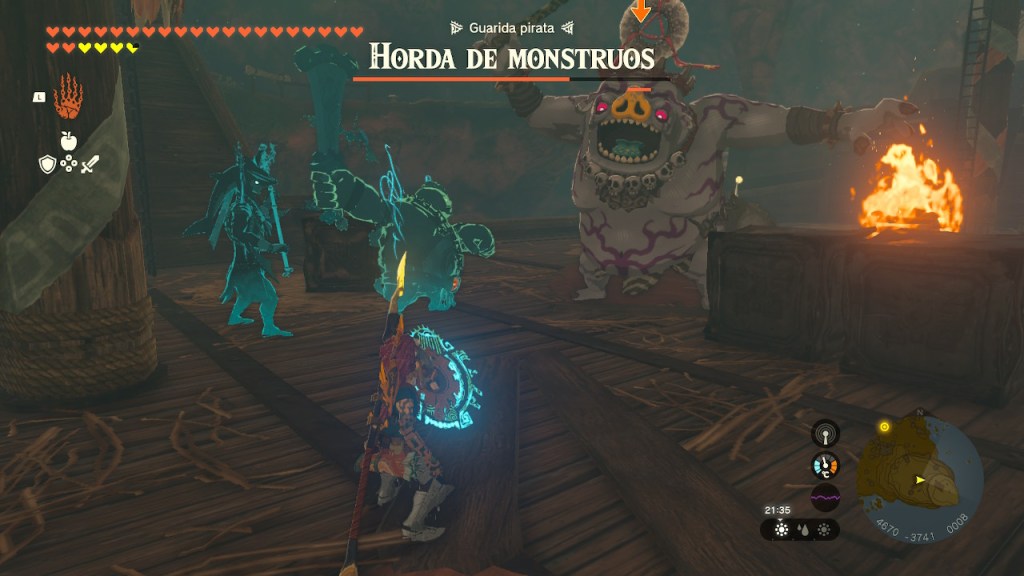
Task: Select the sensor antenna icon
Action: 825,433
